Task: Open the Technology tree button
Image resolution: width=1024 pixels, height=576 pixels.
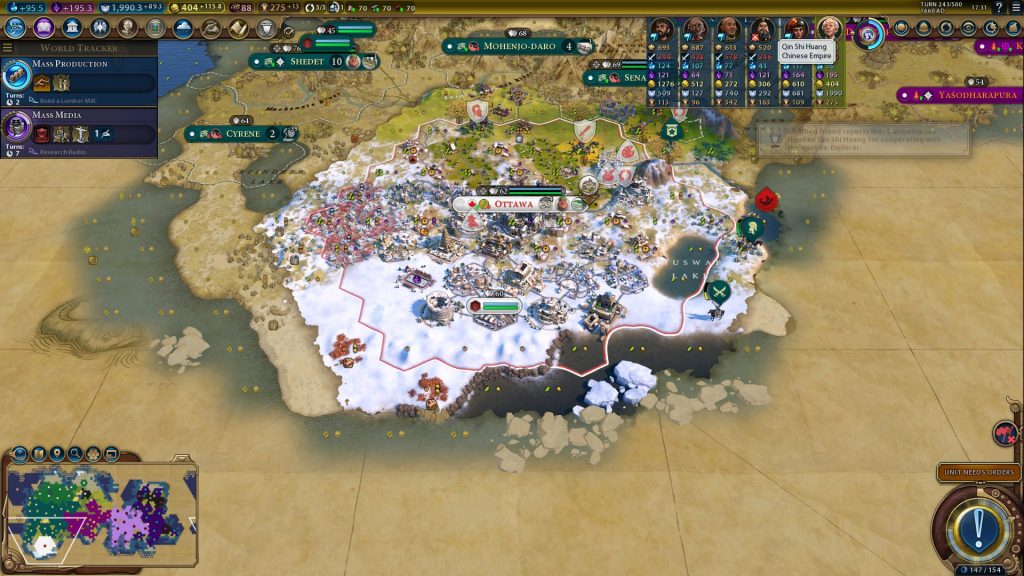Action: coord(14,28)
